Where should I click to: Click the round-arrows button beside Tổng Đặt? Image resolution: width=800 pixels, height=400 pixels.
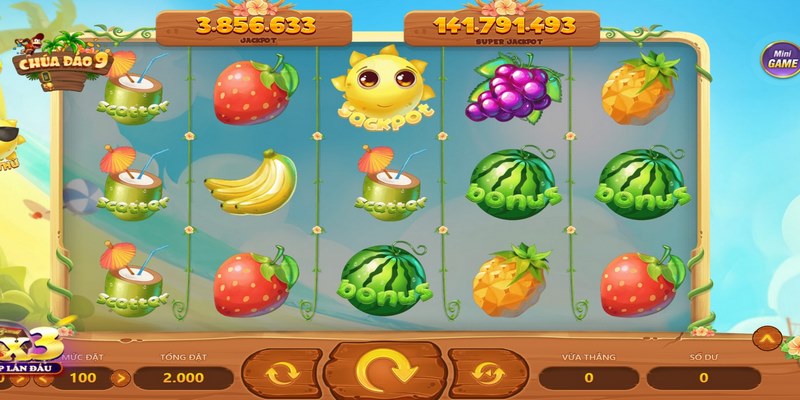click(277, 372)
